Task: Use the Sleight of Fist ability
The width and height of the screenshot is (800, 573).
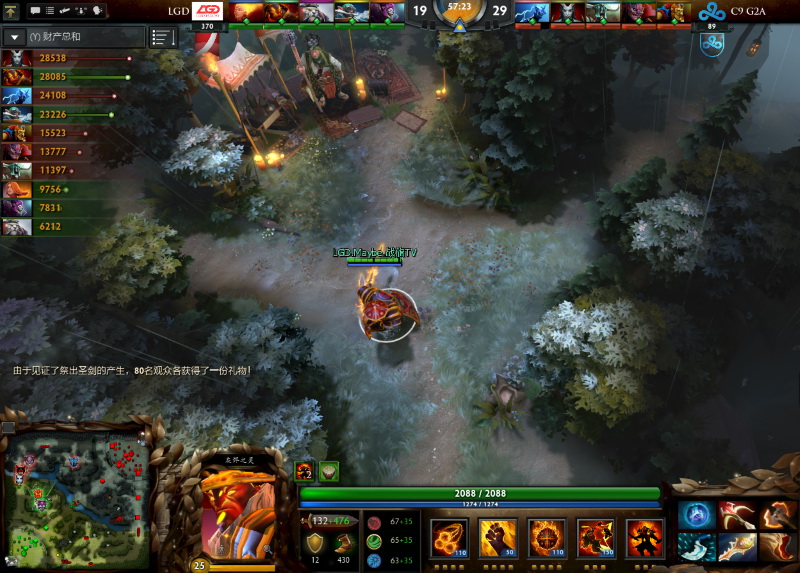Action: coord(496,537)
